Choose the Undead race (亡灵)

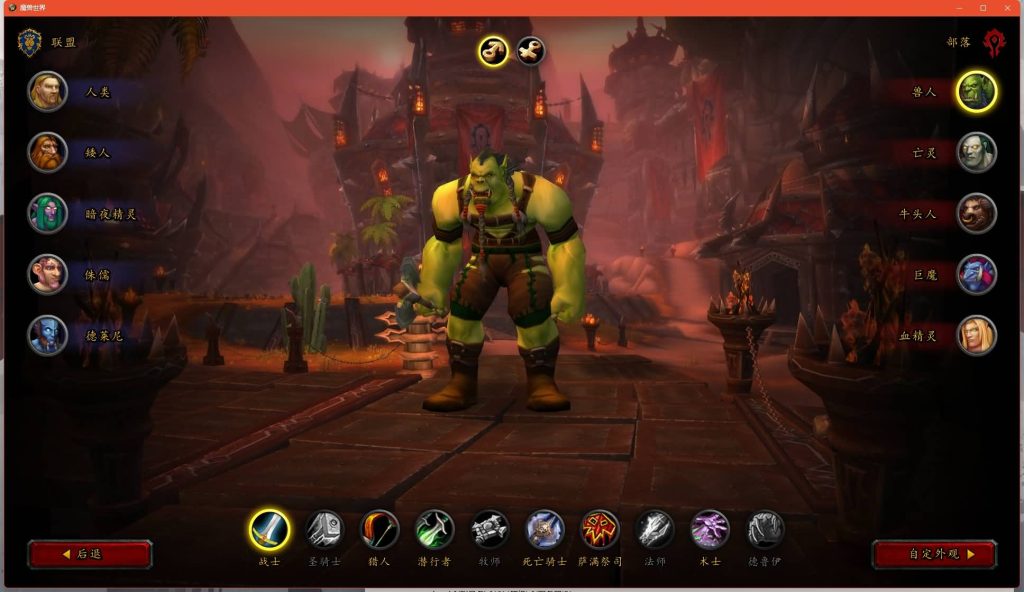(x=976, y=152)
